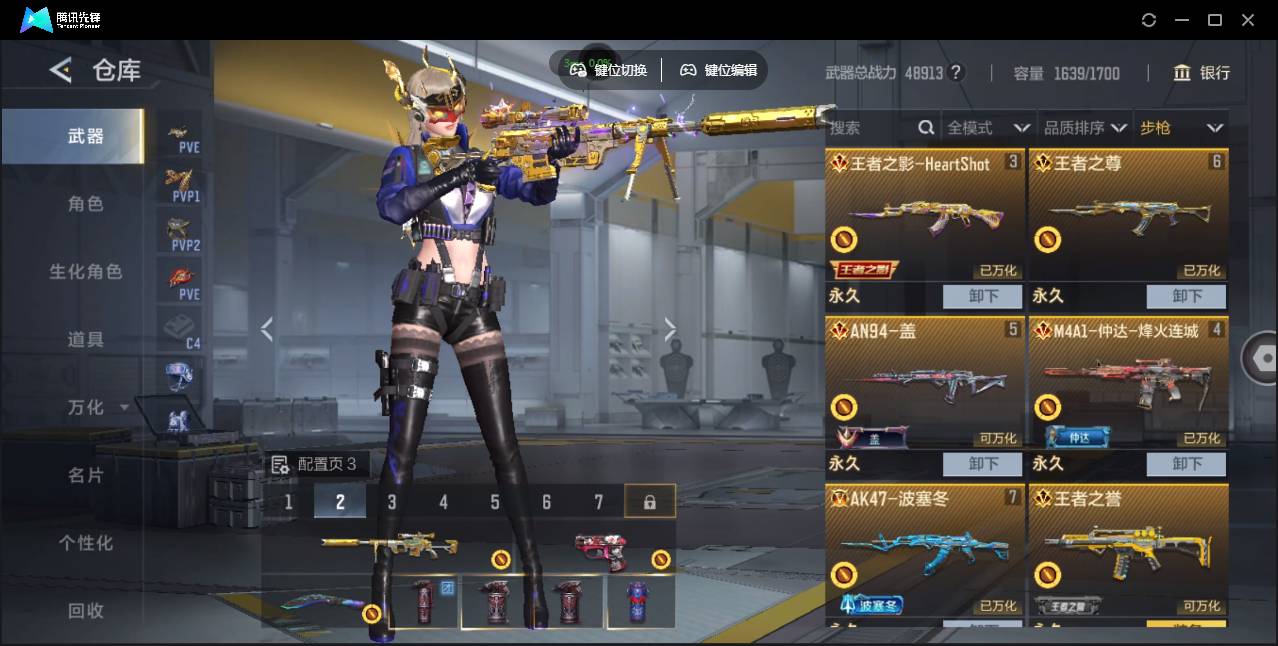The image size is (1278, 646).
Task: Select the AK47-波塞冬 weapon card
Action: pos(925,550)
